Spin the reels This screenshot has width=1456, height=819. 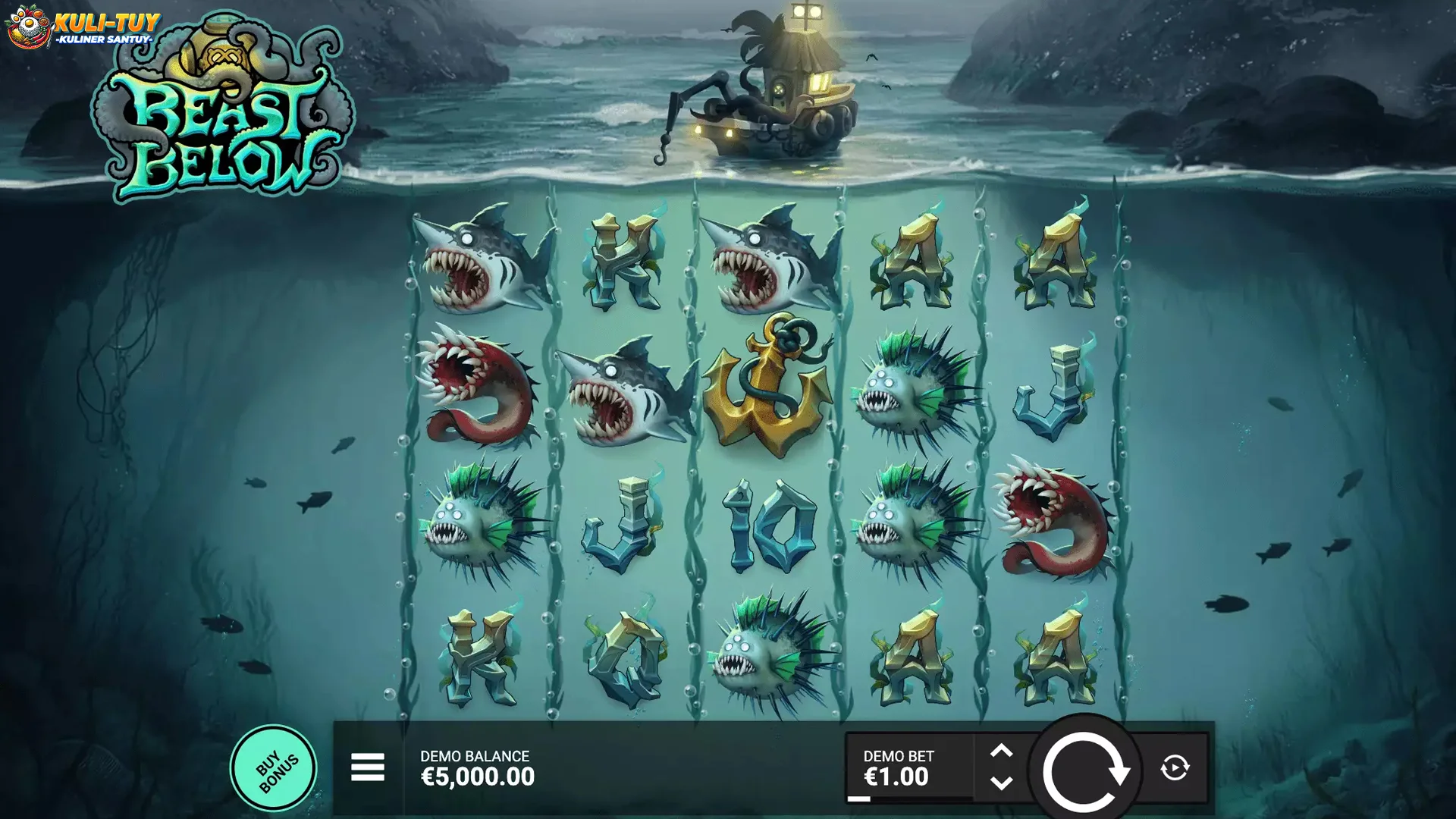[x=1084, y=770]
